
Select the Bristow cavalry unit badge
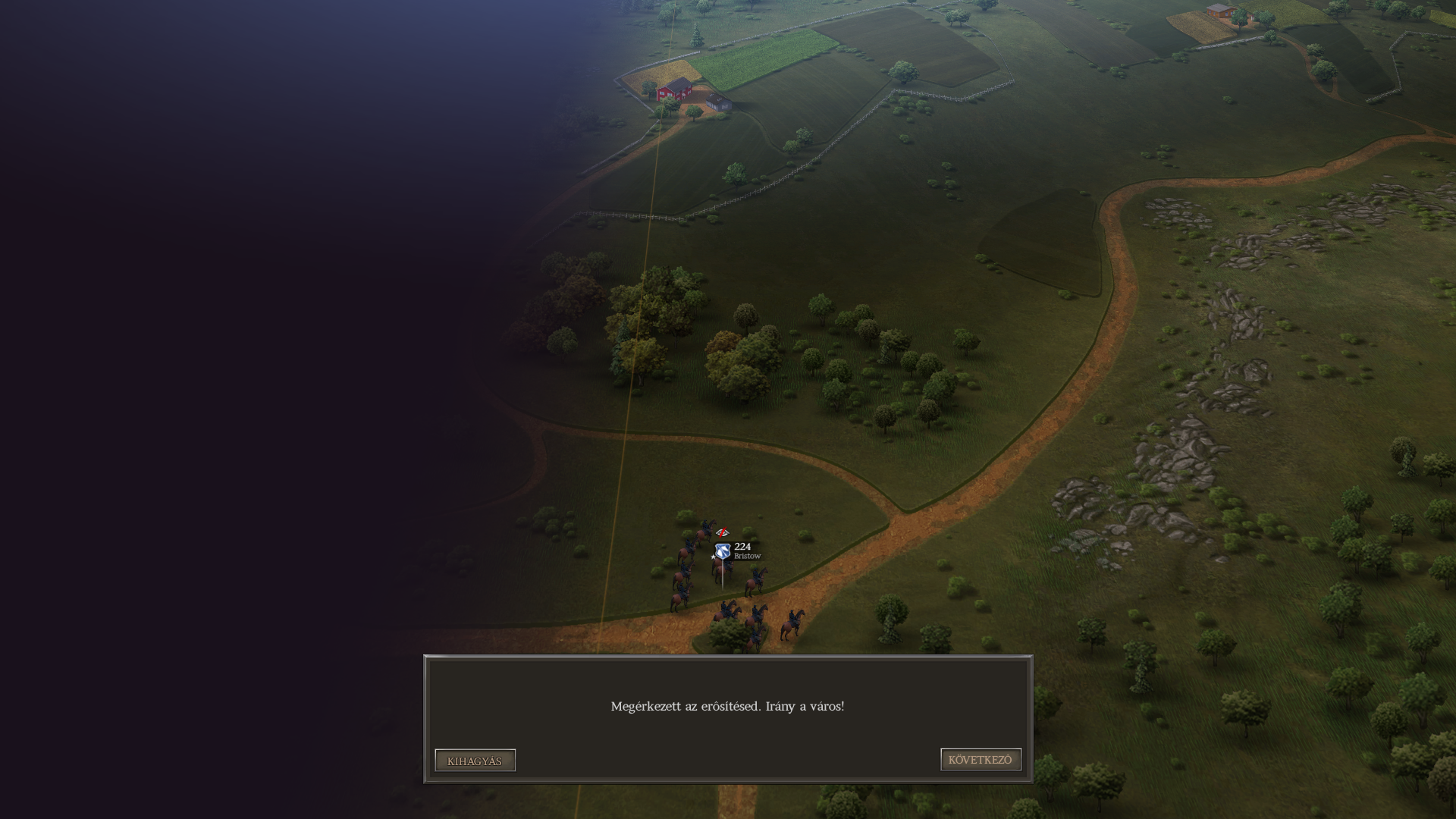[x=723, y=551]
